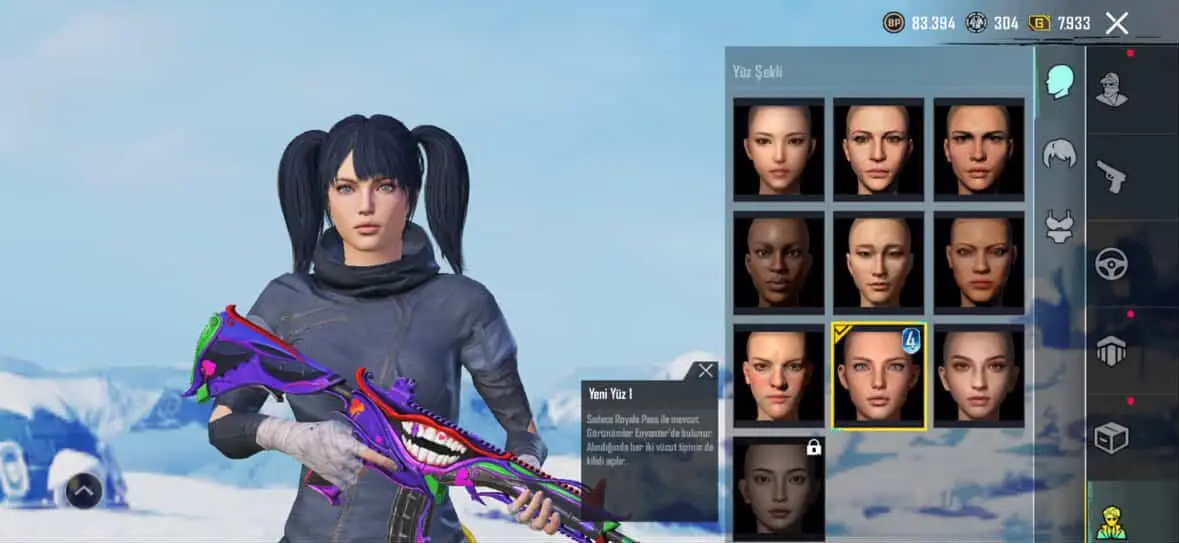Close the inventory screen with the X
1179x543 pixels.
coord(1116,23)
